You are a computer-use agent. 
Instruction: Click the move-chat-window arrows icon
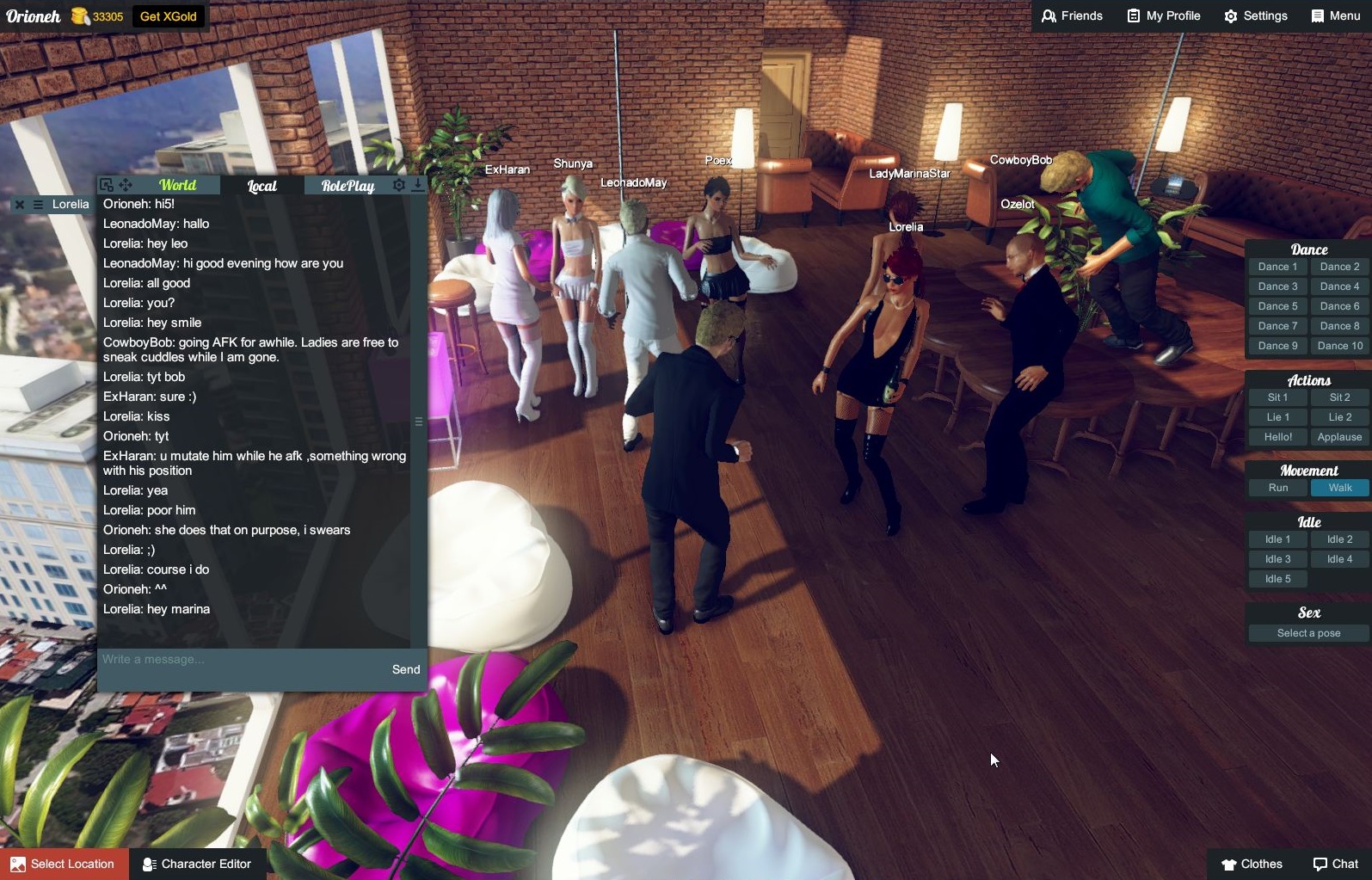pos(125,183)
